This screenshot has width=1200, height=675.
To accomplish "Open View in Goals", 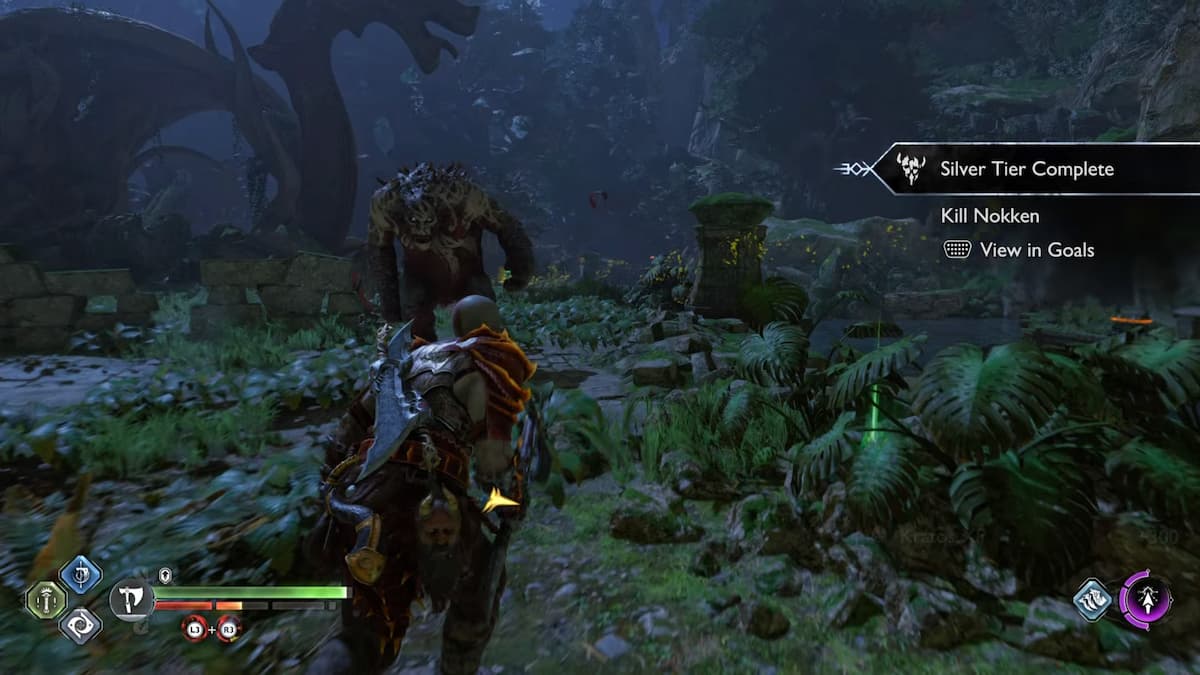I will (x=1020, y=250).
